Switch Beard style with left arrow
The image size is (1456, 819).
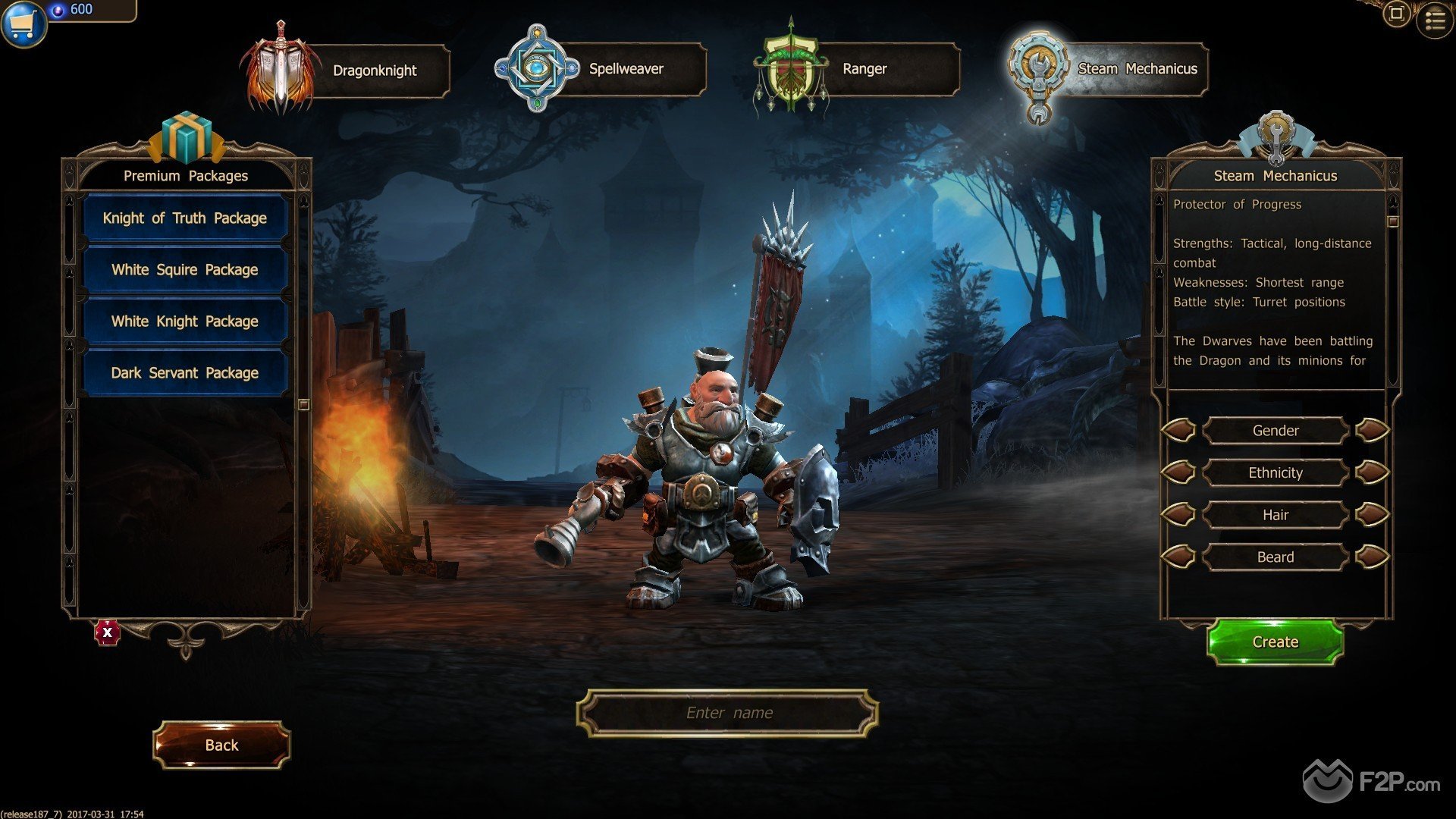tap(1178, 557)
